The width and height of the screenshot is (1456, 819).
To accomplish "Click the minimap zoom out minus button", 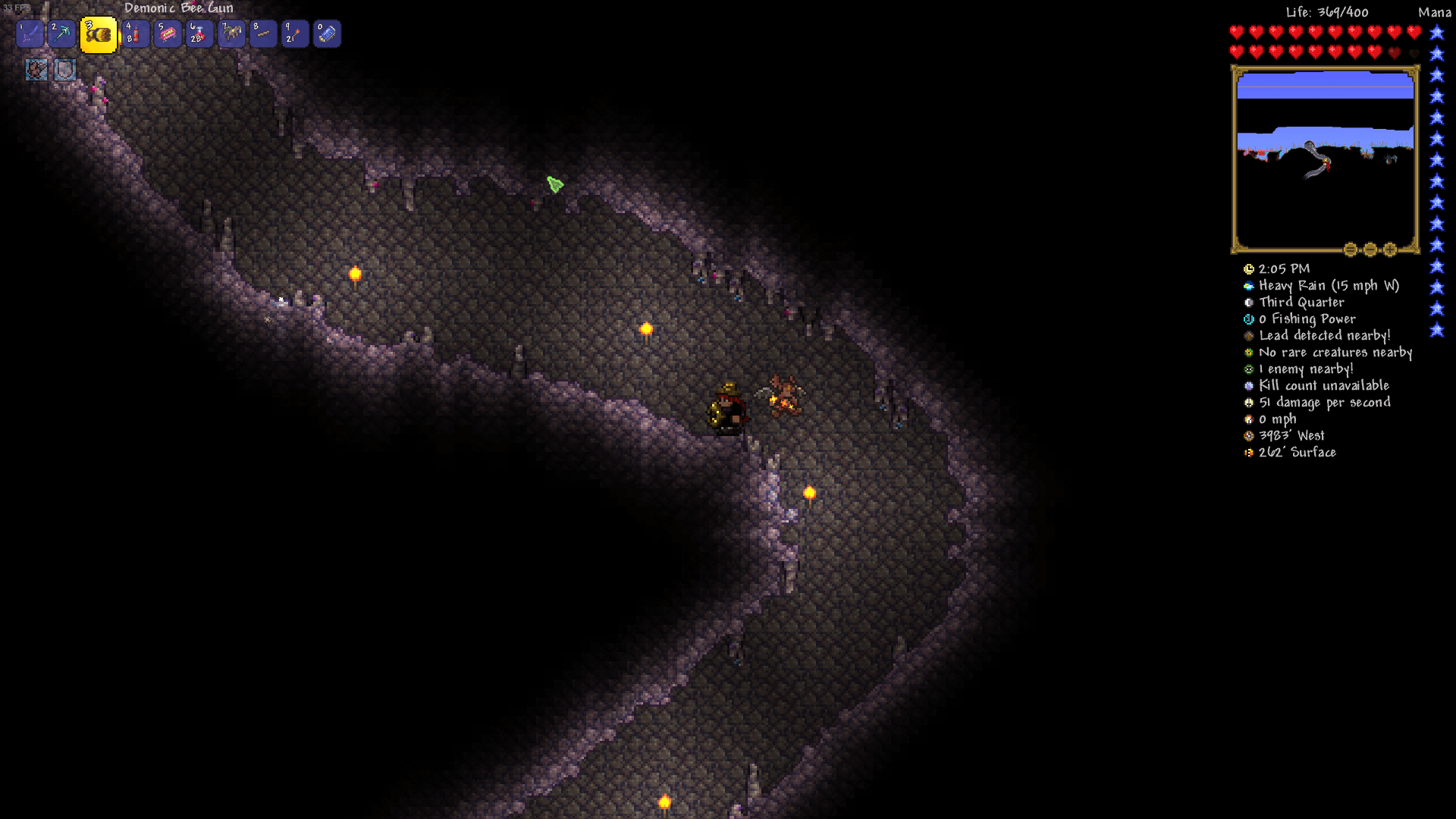I will click(x=1370, y=249).
